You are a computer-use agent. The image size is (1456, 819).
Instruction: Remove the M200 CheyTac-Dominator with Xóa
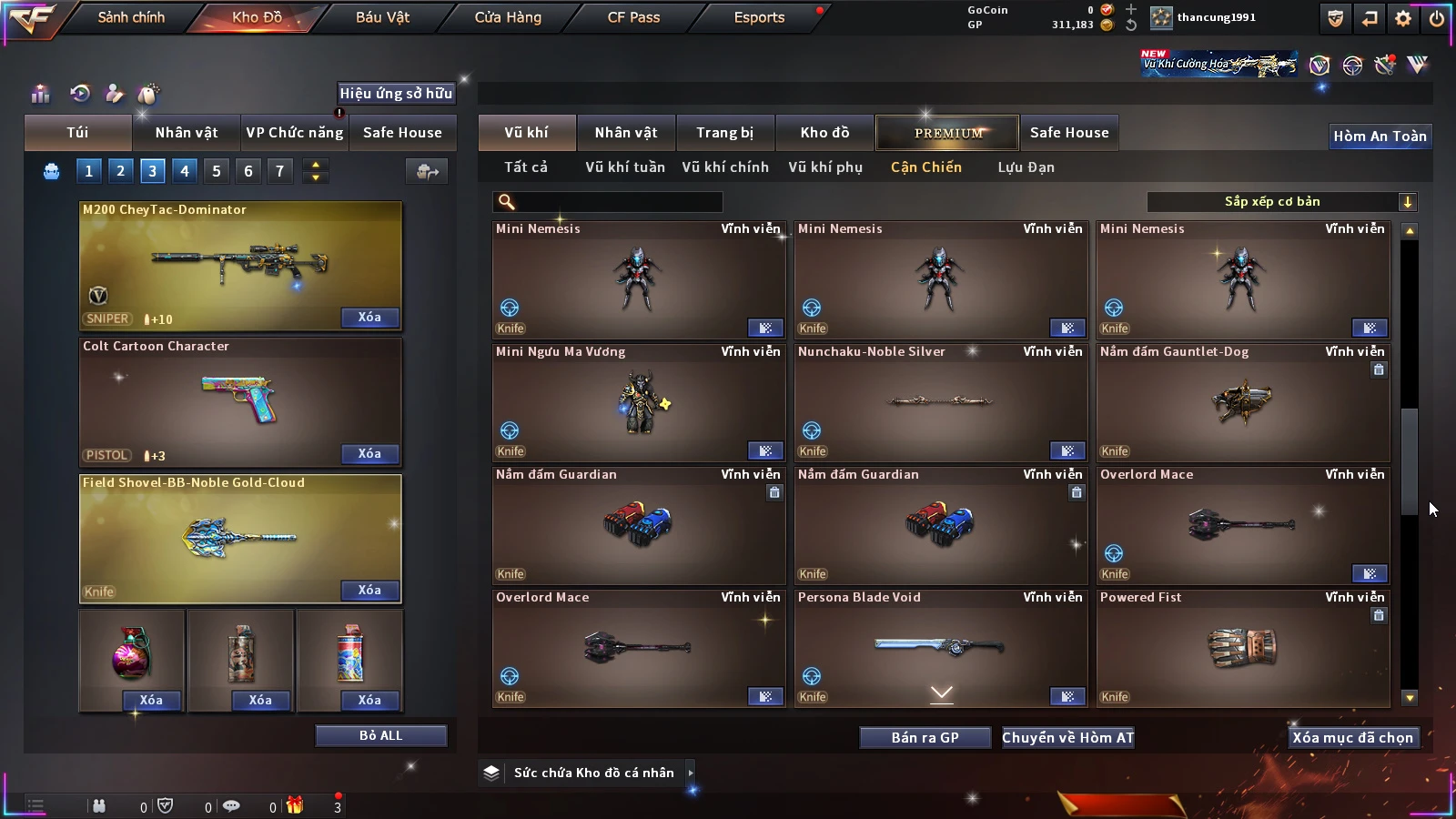coord(369,318)
